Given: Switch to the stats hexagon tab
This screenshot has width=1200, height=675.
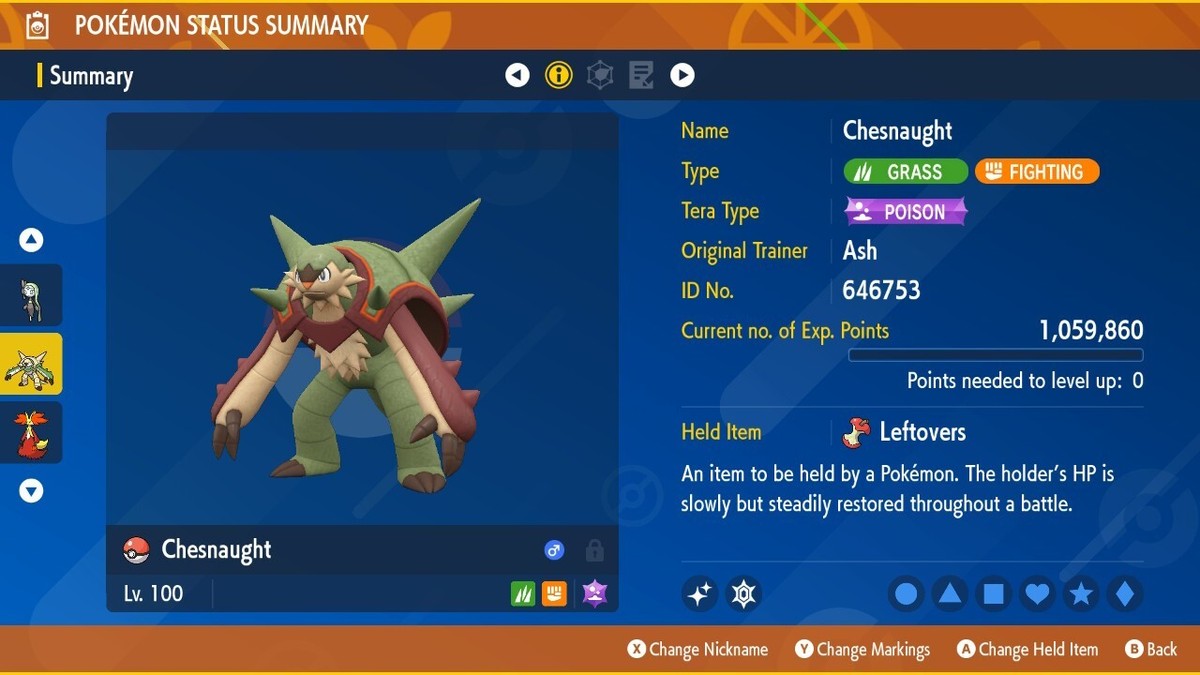Looking at the screenshot, I should coord(600,75).
